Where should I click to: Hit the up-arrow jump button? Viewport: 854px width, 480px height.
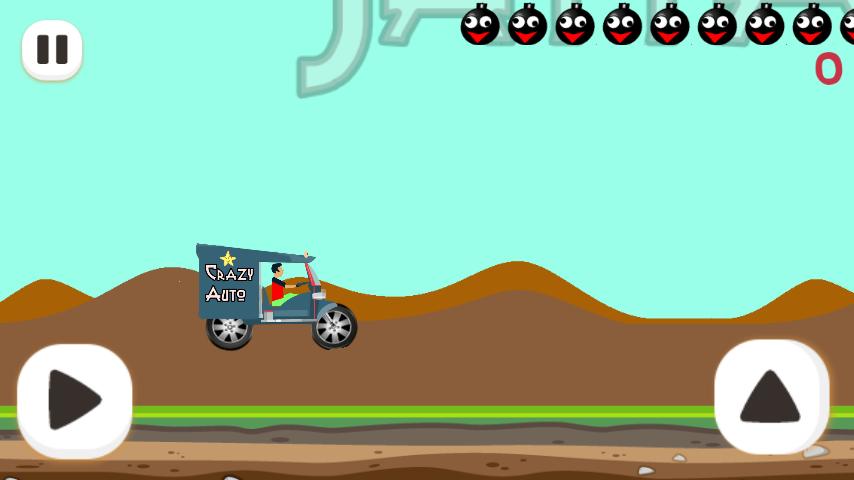coord(770,397)
